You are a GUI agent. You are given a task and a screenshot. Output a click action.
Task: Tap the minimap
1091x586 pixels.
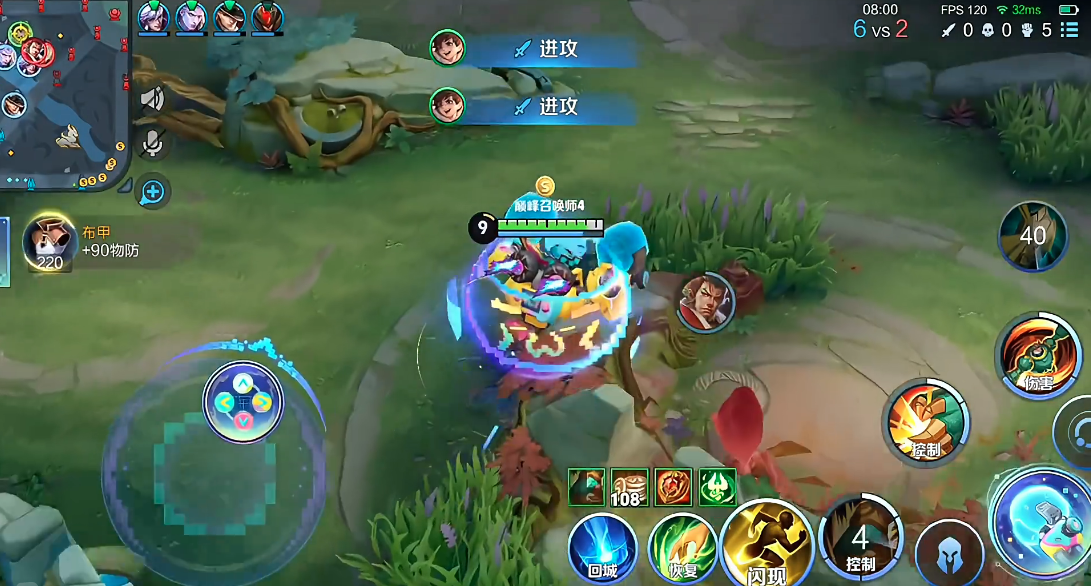[62, 95]
